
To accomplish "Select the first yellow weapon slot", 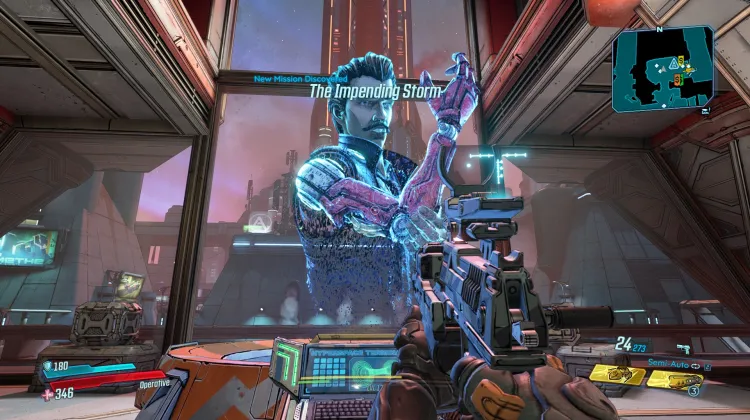I will coord(616,374).
